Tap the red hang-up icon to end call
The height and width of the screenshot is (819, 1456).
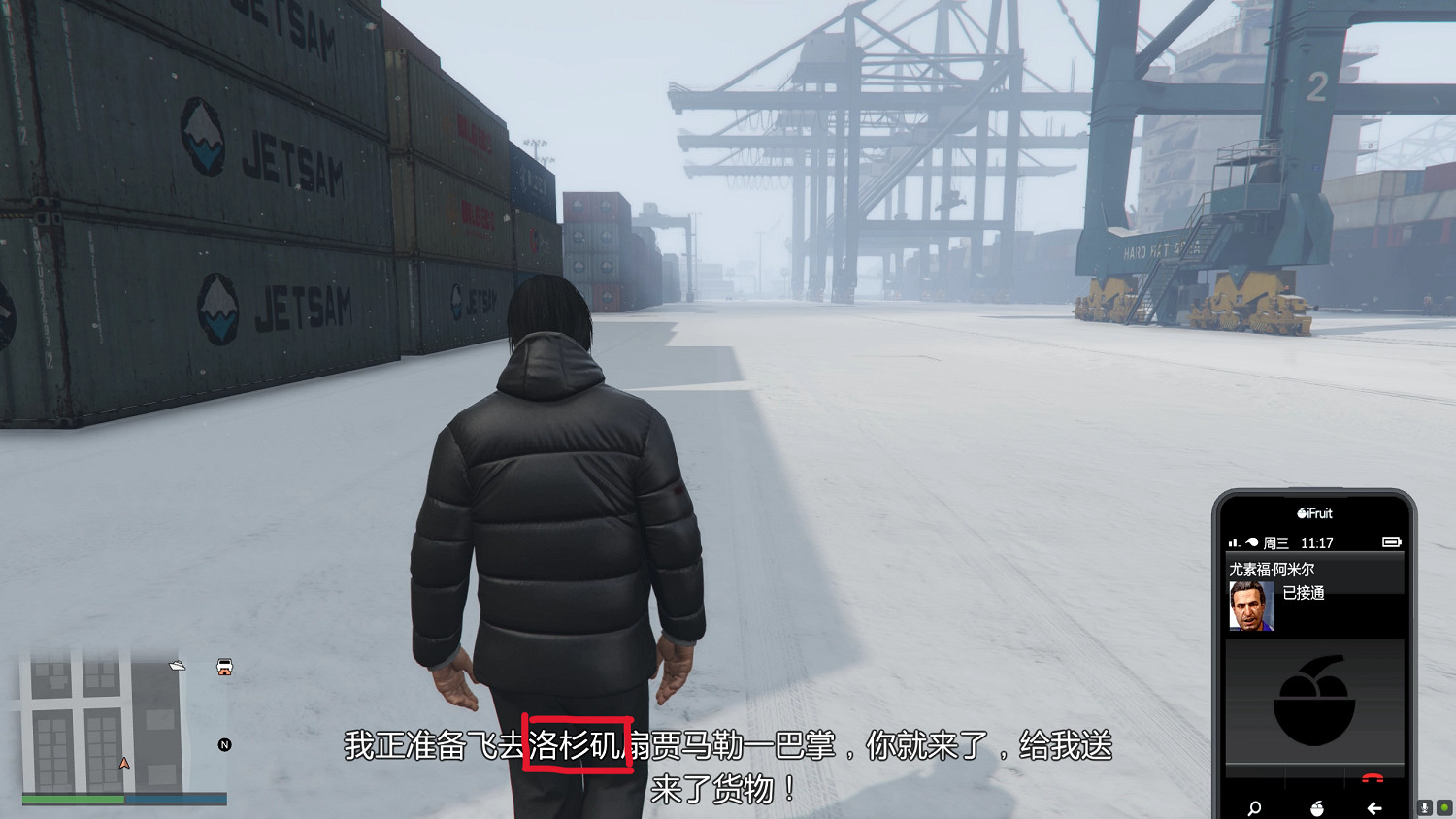coord(1372,778)
